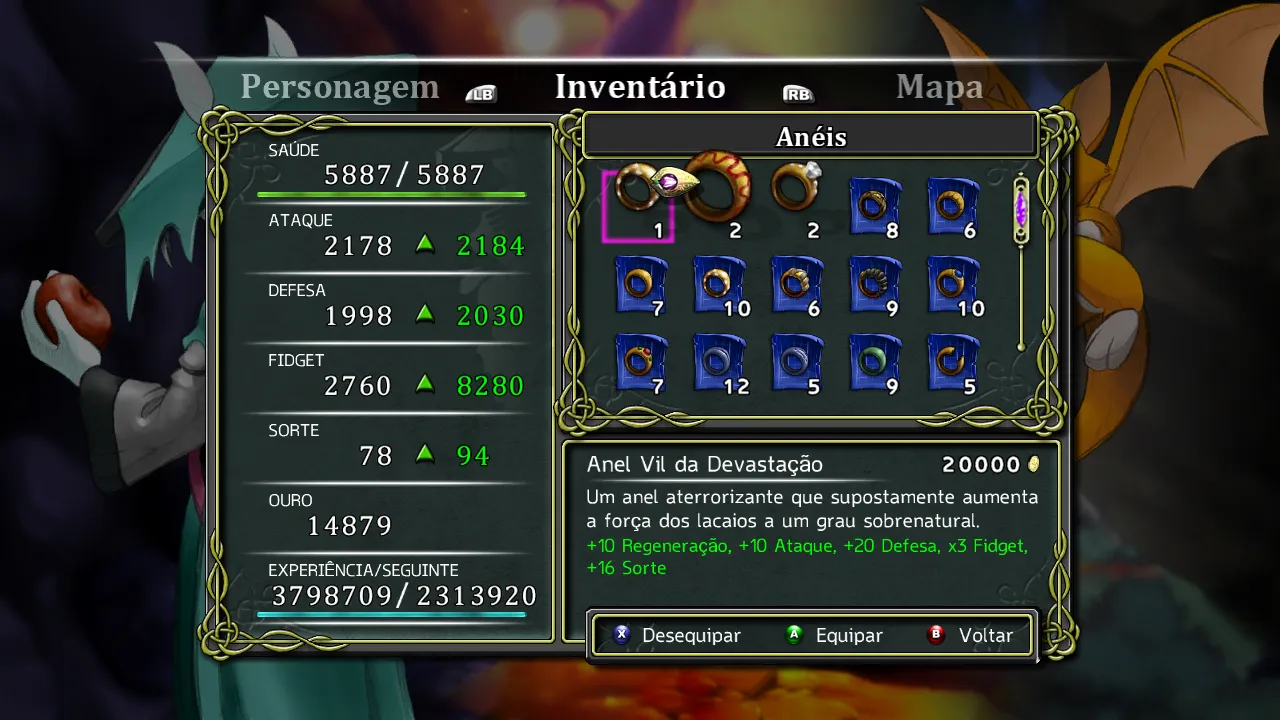Screen dimensions: 1280x720
Task: Open the Mapa tab
Action: 939,88
